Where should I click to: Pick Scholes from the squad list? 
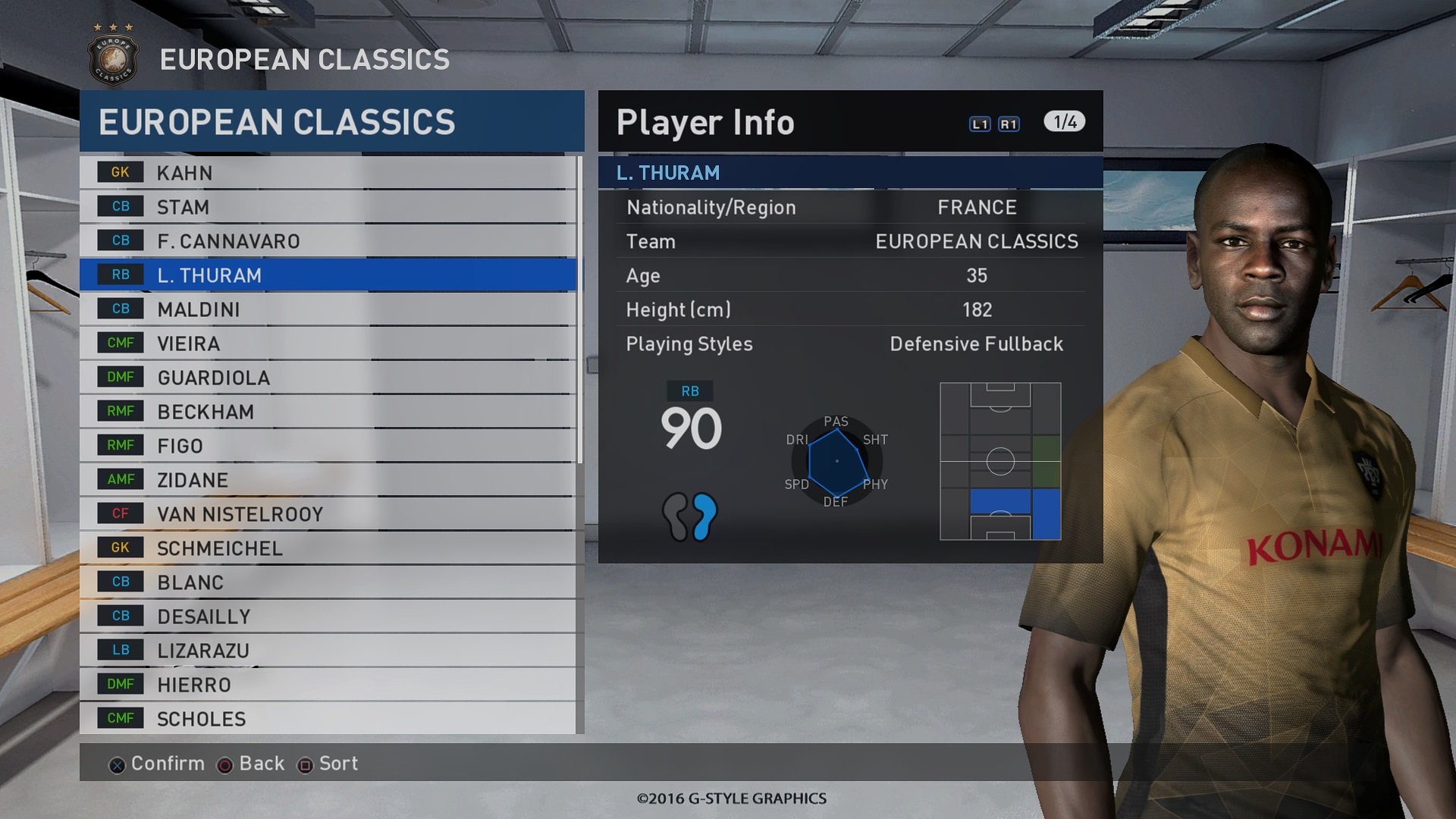point(328,718)
